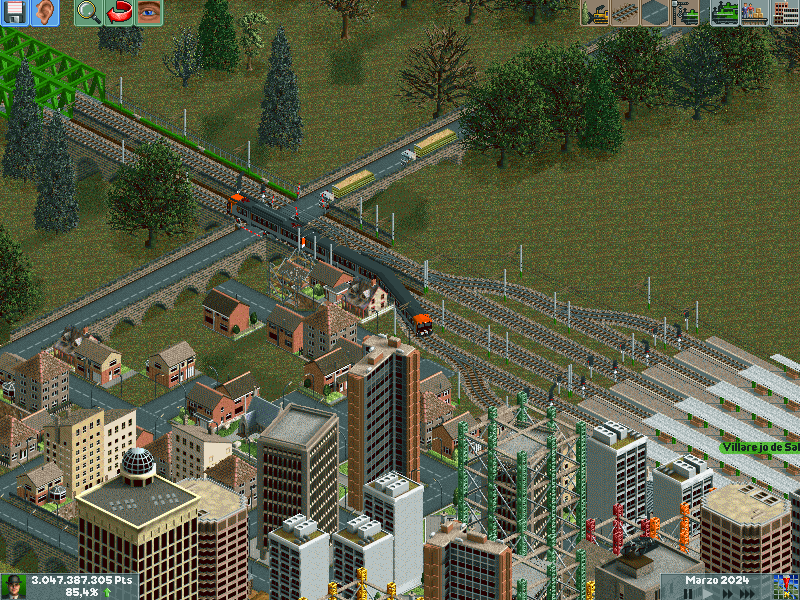Open the save/load options floppy disk menu

coord(15,12)
